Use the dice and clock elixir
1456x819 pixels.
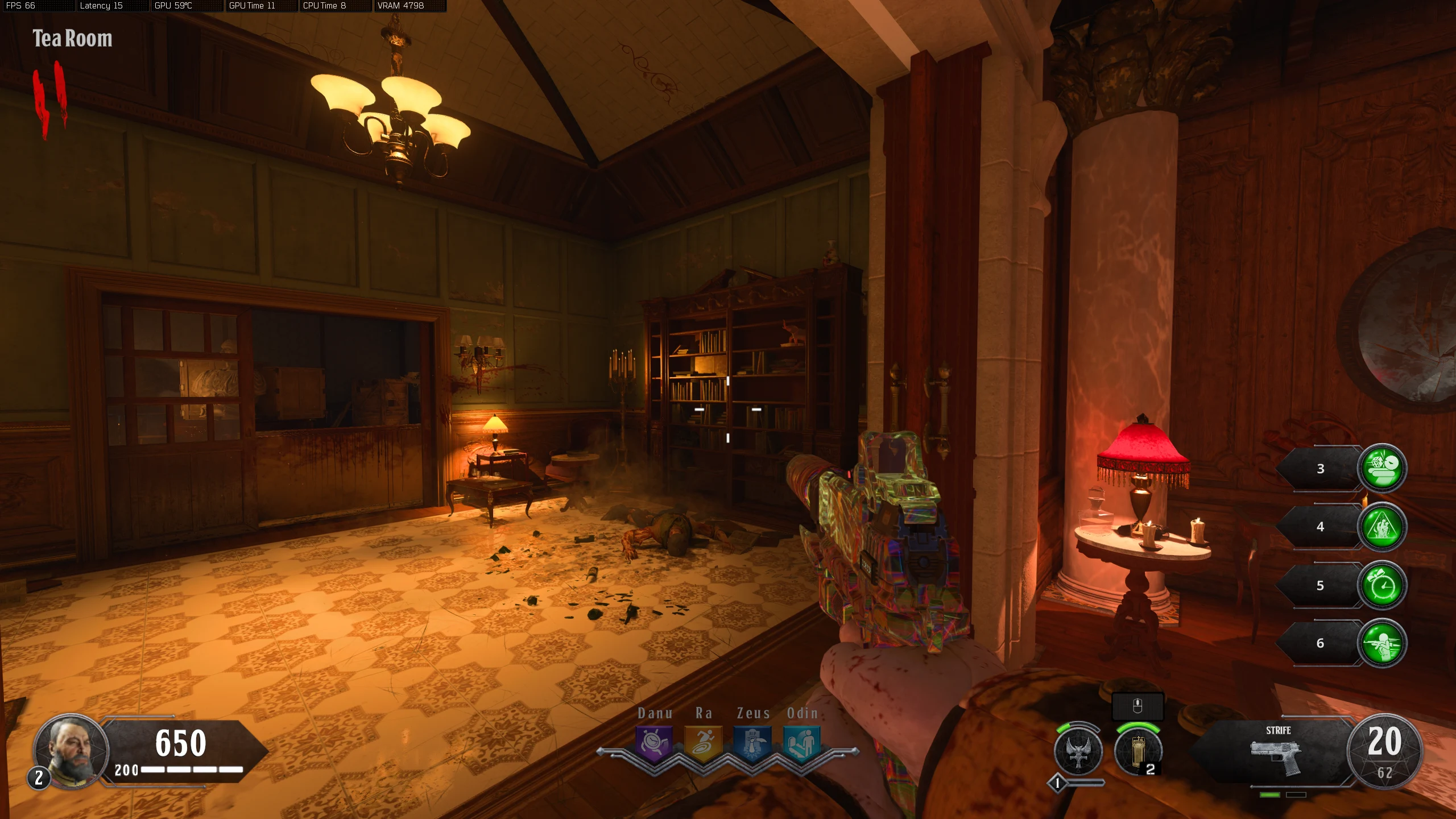1382,468
